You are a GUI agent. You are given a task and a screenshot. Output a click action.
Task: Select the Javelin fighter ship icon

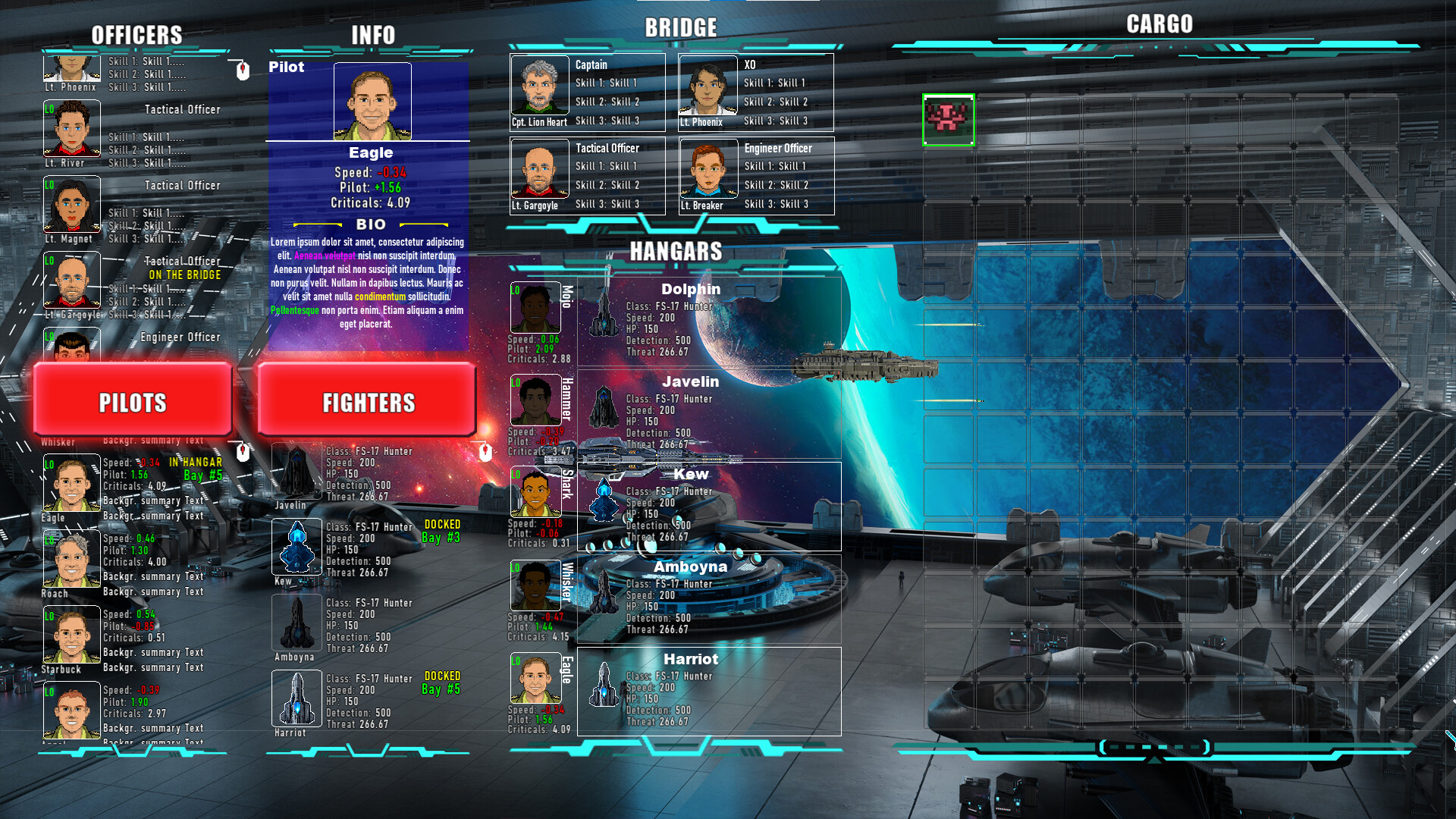[296, 470]
